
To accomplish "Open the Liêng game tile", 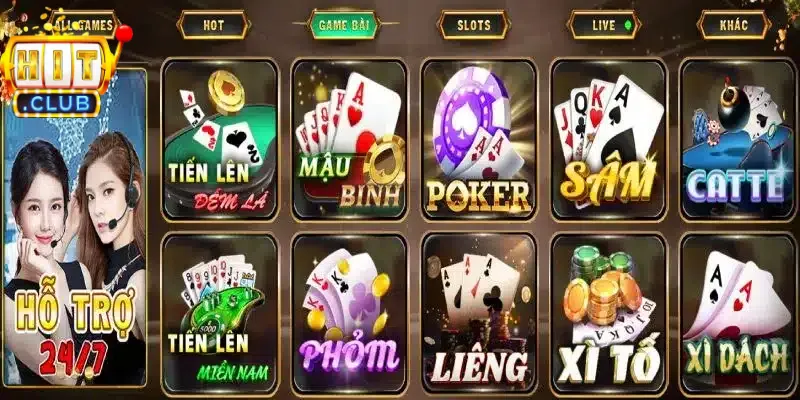I will (478, 313).
